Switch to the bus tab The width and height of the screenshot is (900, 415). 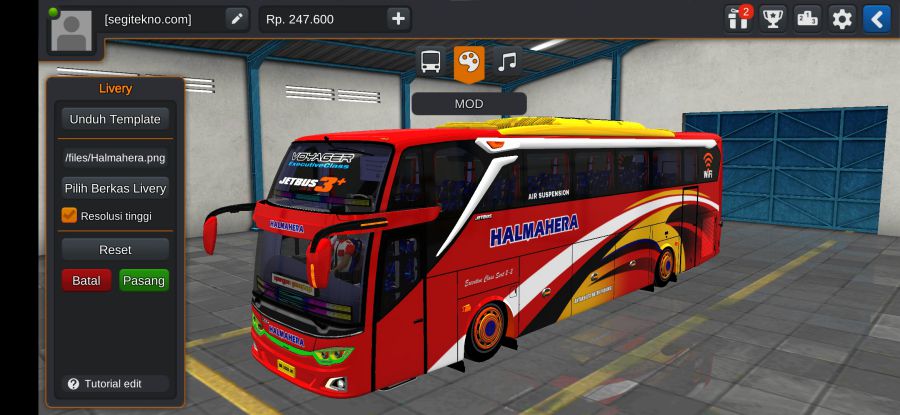point(430,62)
